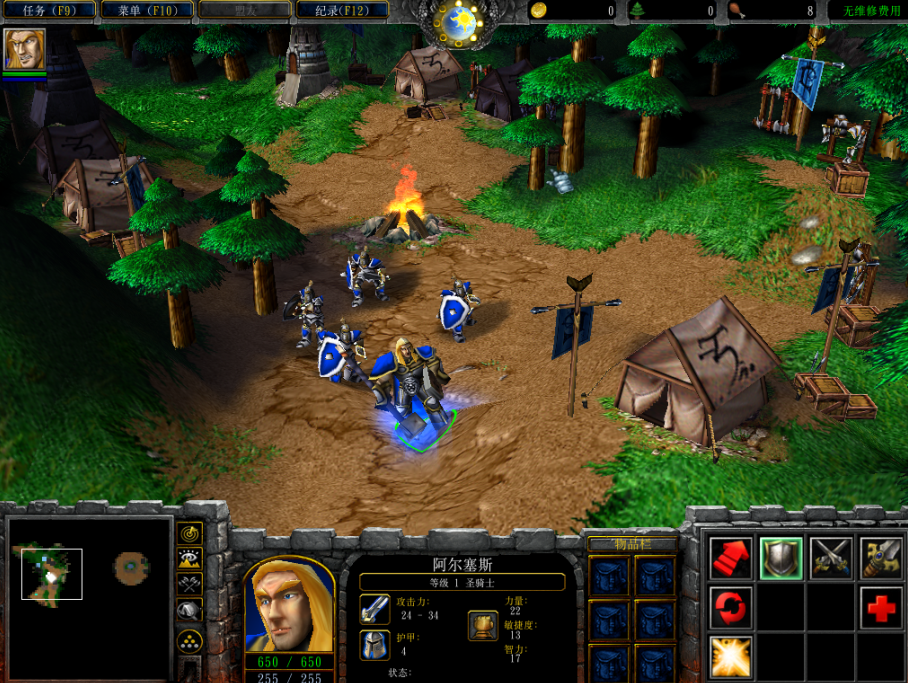This screenshot has height=683, width=908.
Task: Open the red cross hero abilities menu
Action: [x=881, y=607]
